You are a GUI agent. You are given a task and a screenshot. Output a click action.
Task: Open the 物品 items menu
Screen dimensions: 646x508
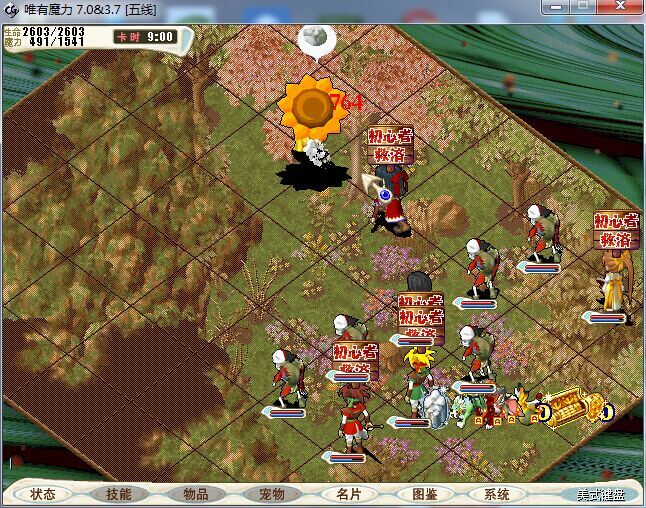(x=195, y=494)
